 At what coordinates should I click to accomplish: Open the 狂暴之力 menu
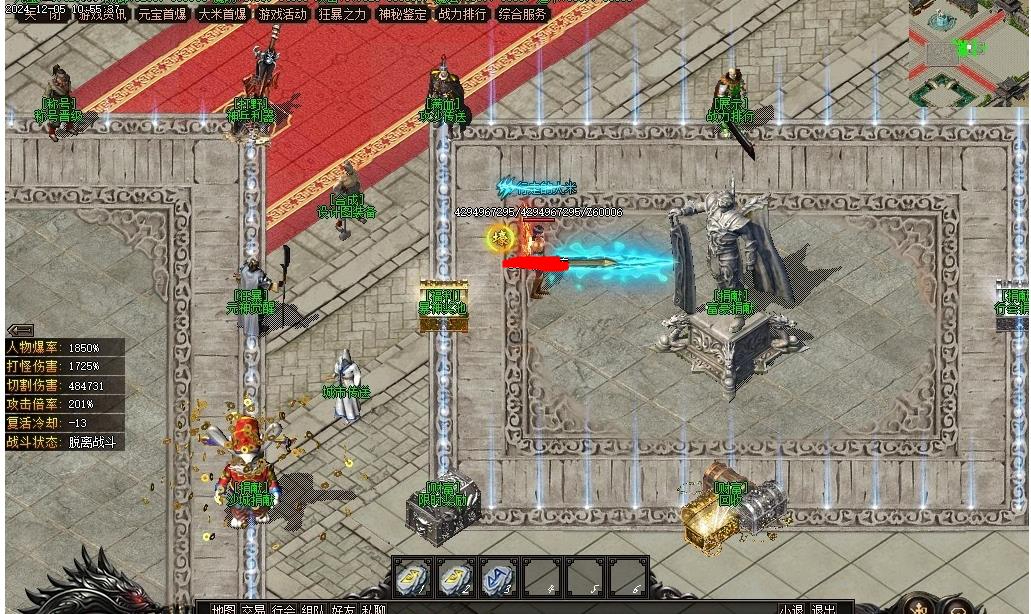pyautogui.click(x=342, y=14)
